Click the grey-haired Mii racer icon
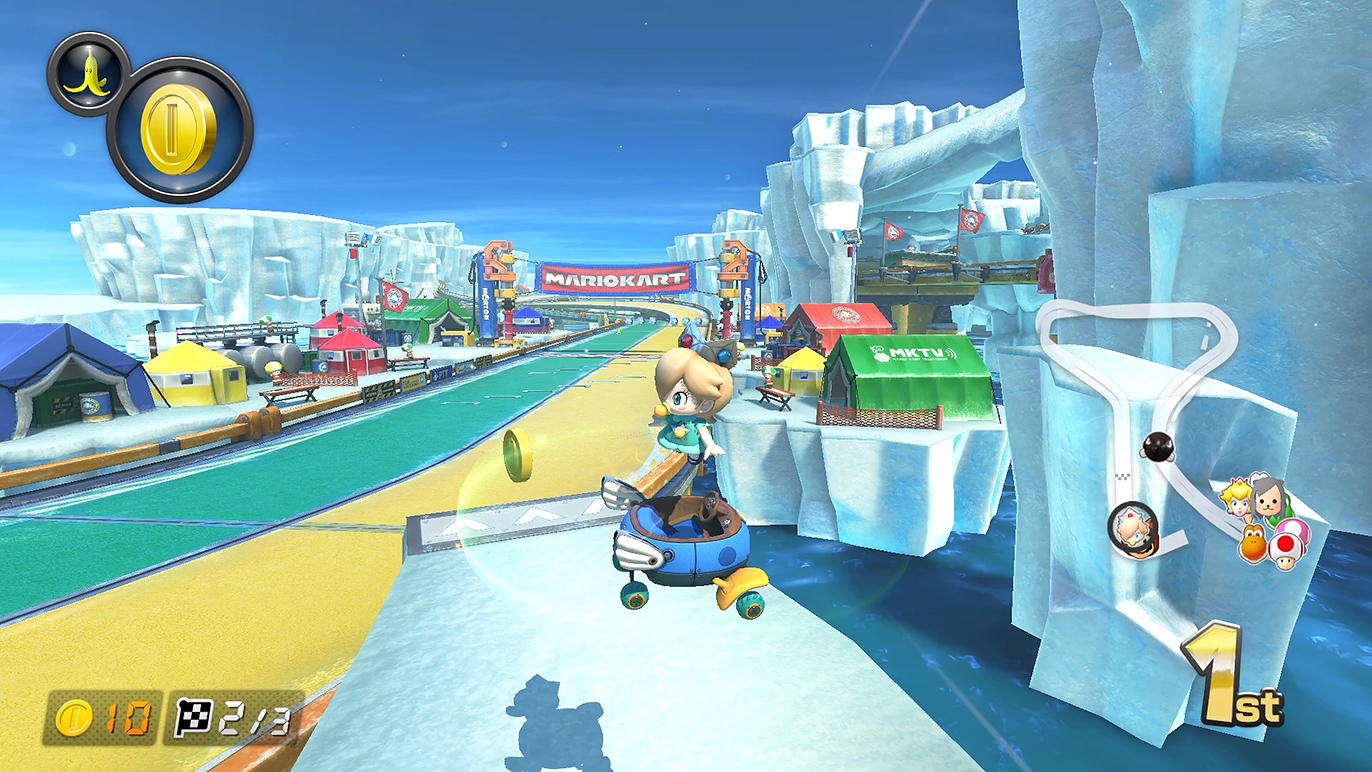Image resolution: width=1372 pixels, height=772 pixels. [1267, 497]
